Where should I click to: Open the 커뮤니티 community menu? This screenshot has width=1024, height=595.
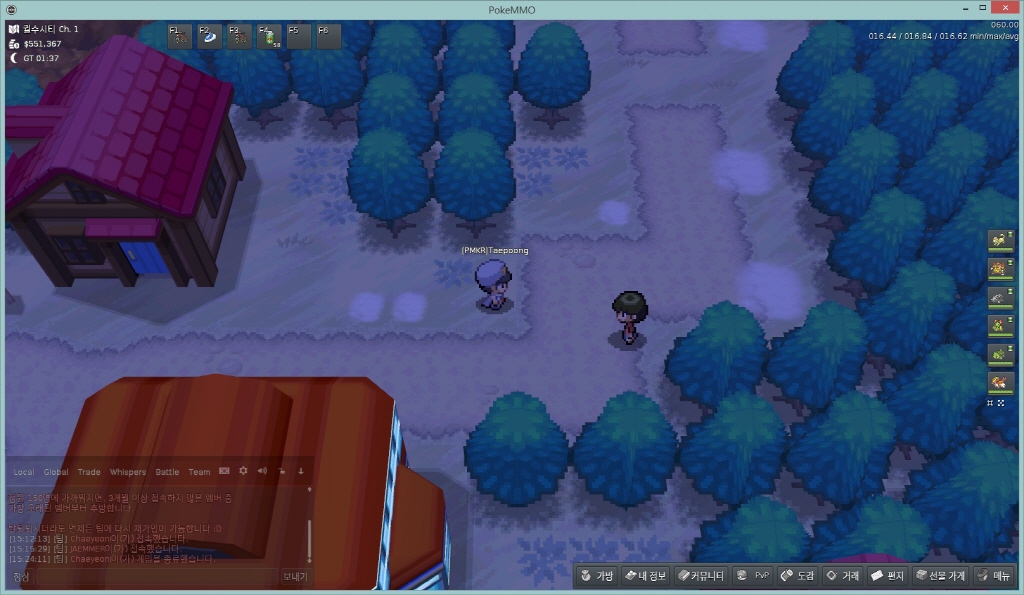(700, 576)
